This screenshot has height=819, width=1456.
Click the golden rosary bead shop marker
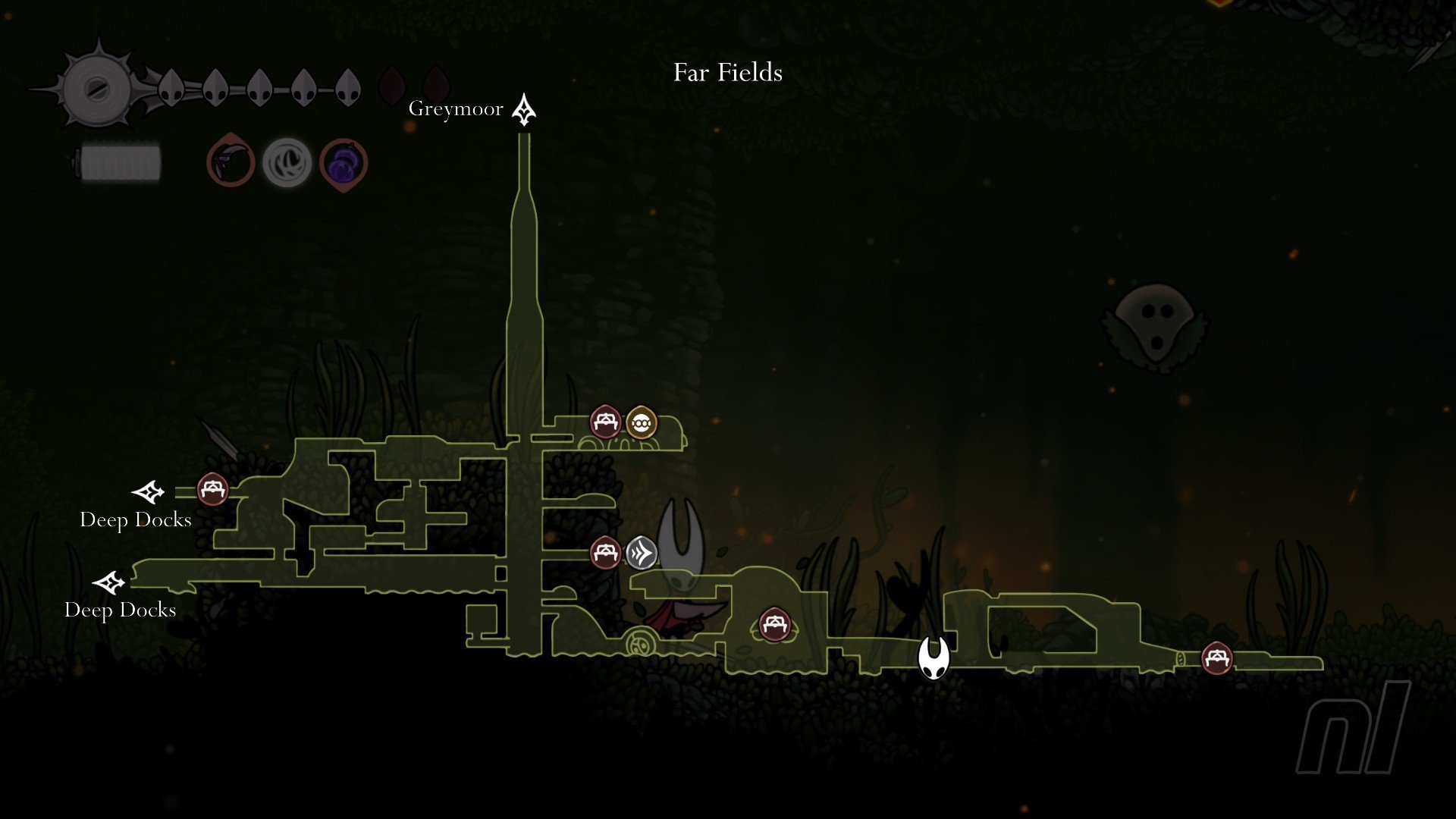[642, 422]
